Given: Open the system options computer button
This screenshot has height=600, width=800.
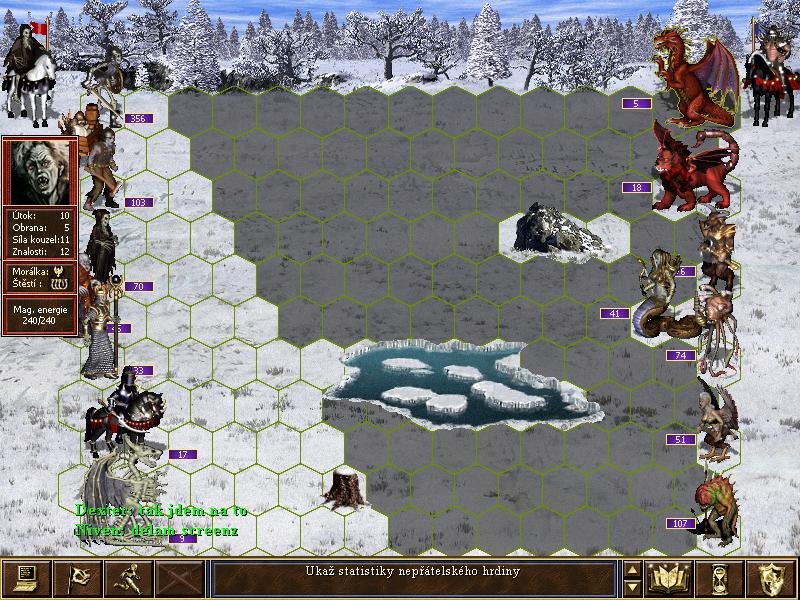Looking at the screenshot, I should (x=26, y=578).
